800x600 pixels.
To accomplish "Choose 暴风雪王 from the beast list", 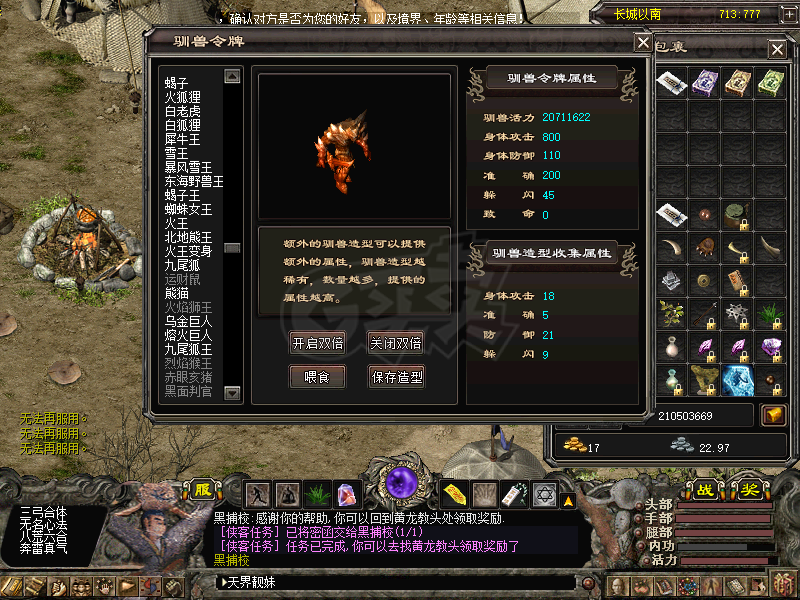I will click(x=188, y=167).
